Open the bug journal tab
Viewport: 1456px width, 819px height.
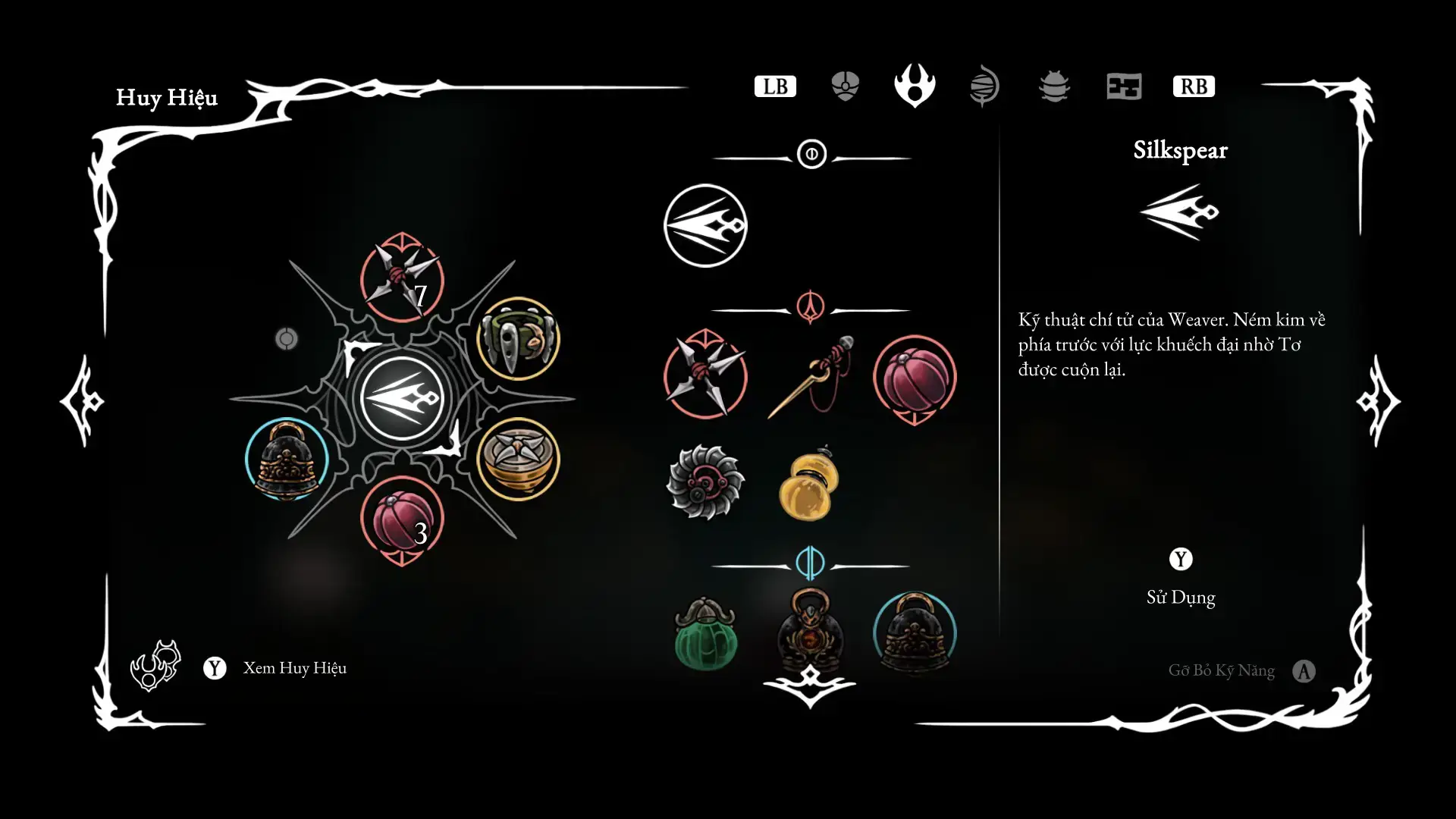pyautogui.click(x=1054, y=86)
